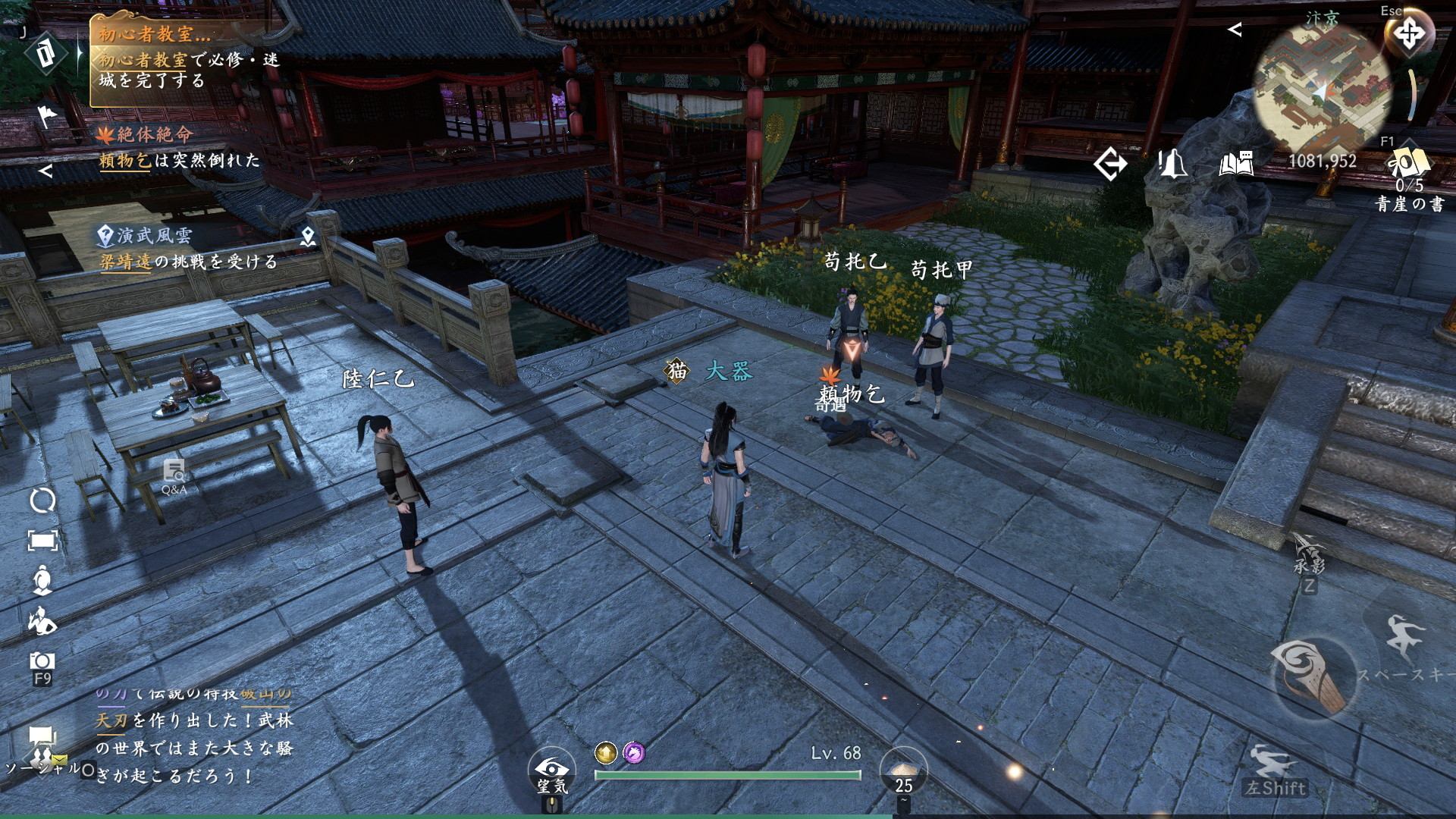
Task: Open the open-book guide icon
Action: click(1235, 163)
